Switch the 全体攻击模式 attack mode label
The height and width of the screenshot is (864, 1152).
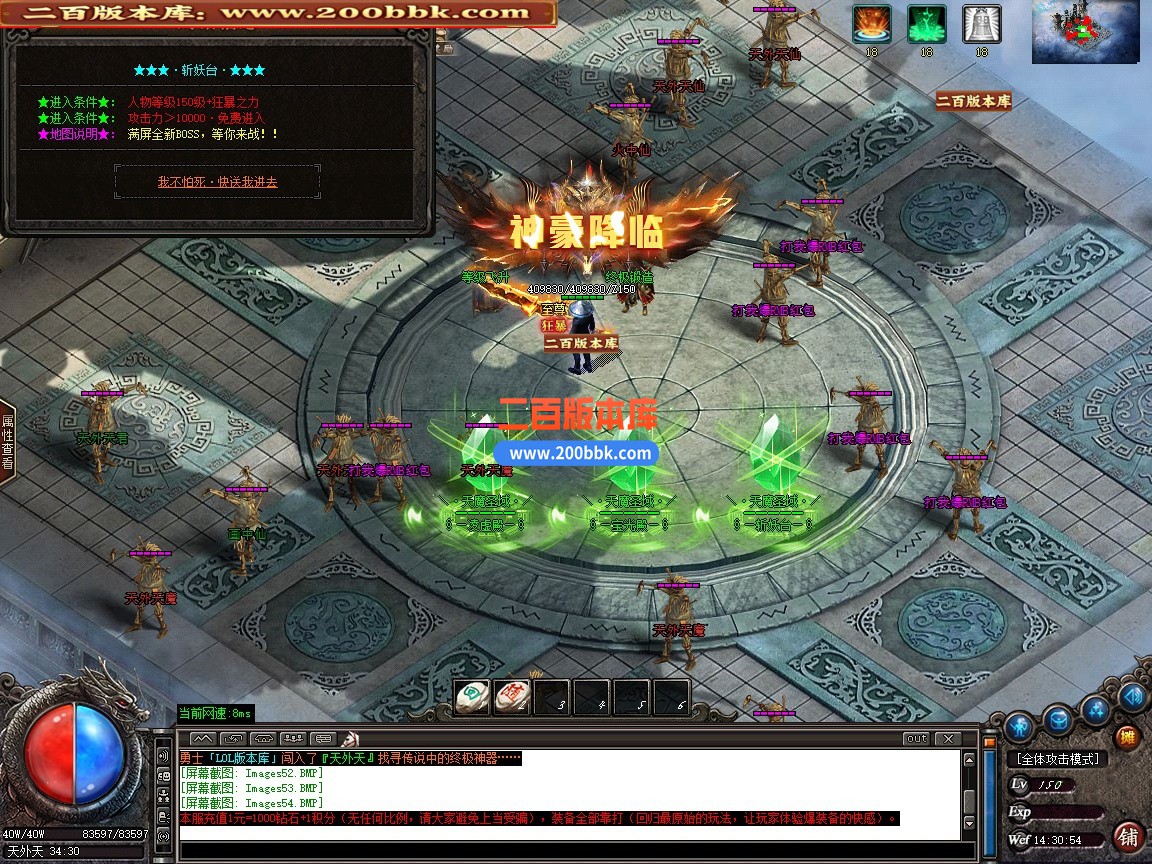click(1056, 760)
